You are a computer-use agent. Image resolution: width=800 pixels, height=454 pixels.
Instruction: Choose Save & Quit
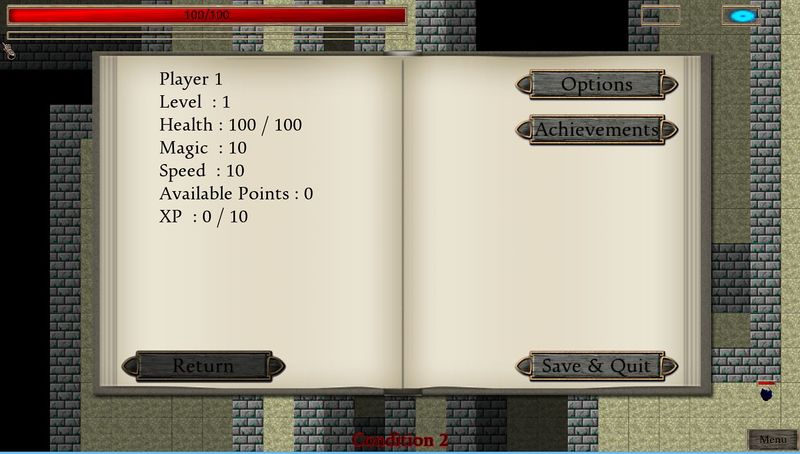point(596,366)
